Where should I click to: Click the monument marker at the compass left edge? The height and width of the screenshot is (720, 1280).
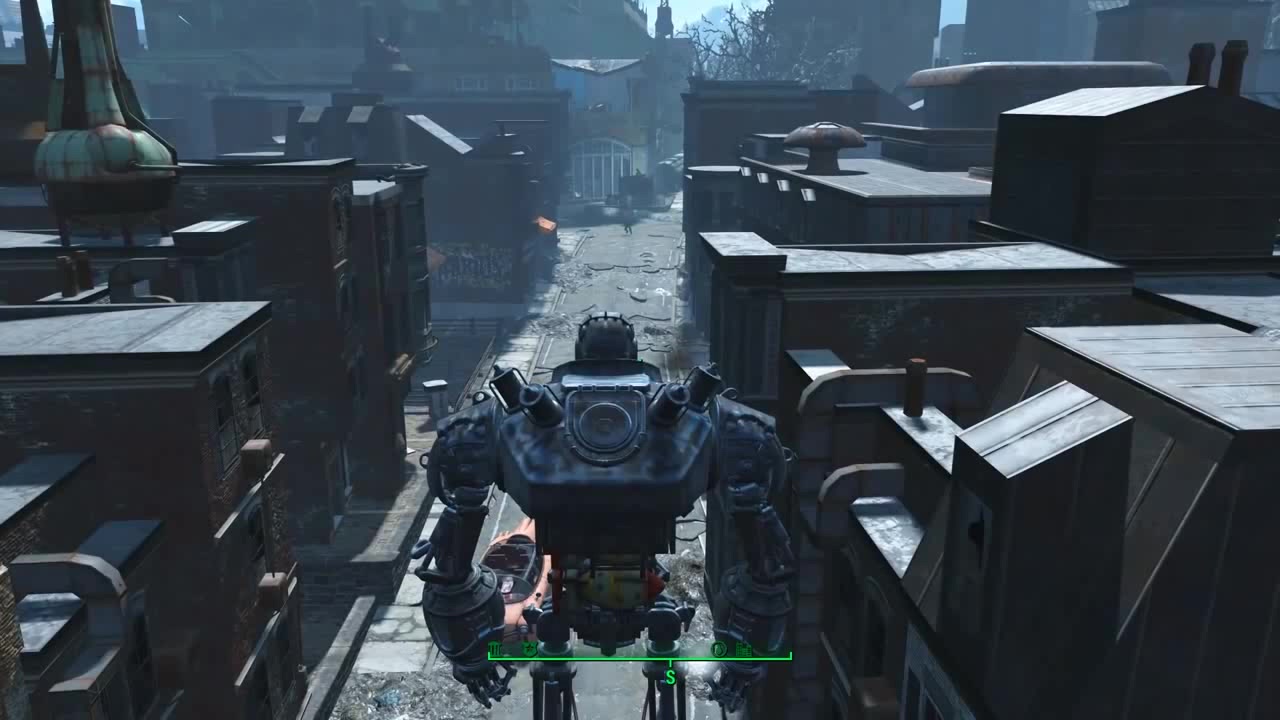pyautogui.click(x=495, y=649)
